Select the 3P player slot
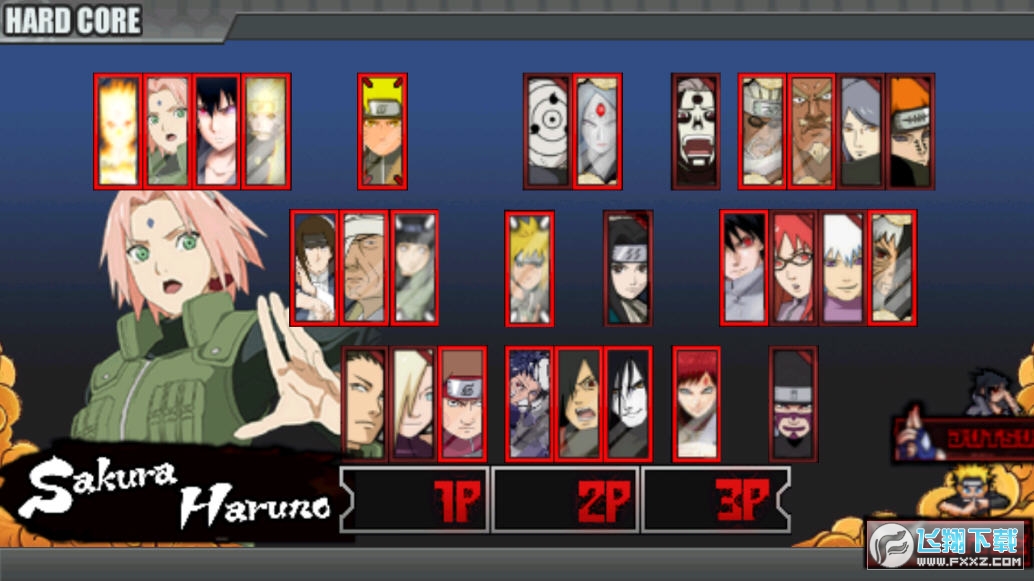Image resolution: width=1034 pixels, height=581 pixels. (x=716, y=499)
